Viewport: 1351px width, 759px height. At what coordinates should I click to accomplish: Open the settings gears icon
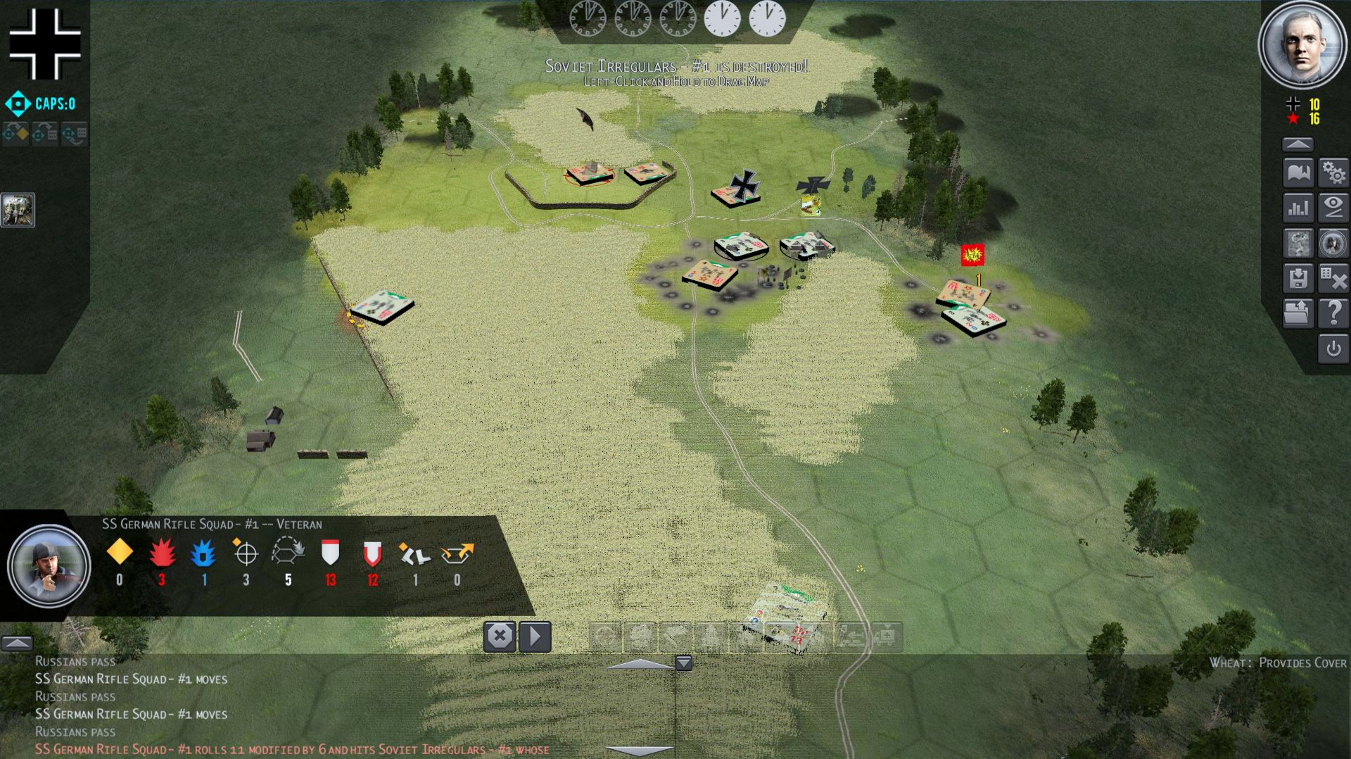tap(1331, 172)
